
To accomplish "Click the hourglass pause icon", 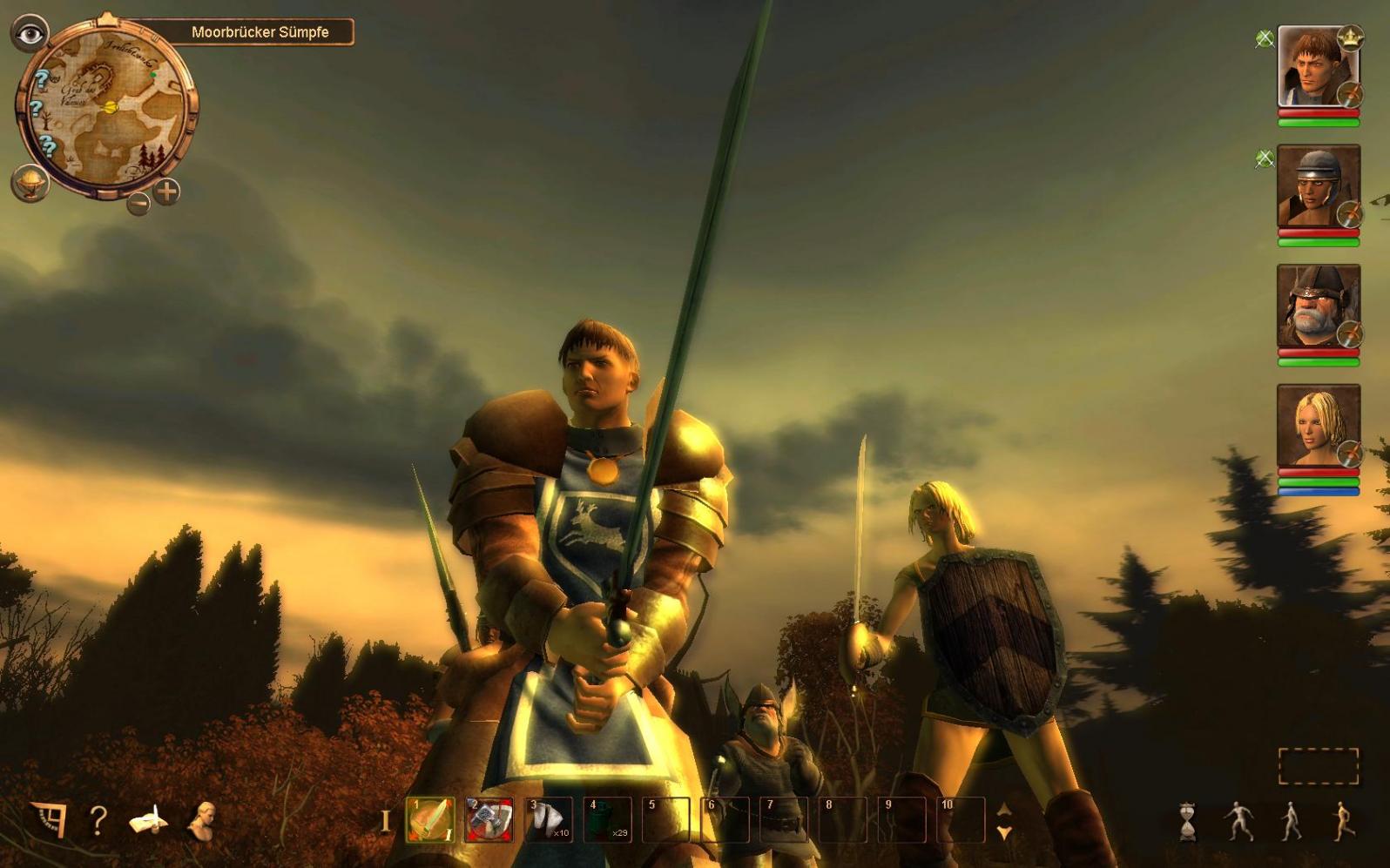I will (1187, 821).
